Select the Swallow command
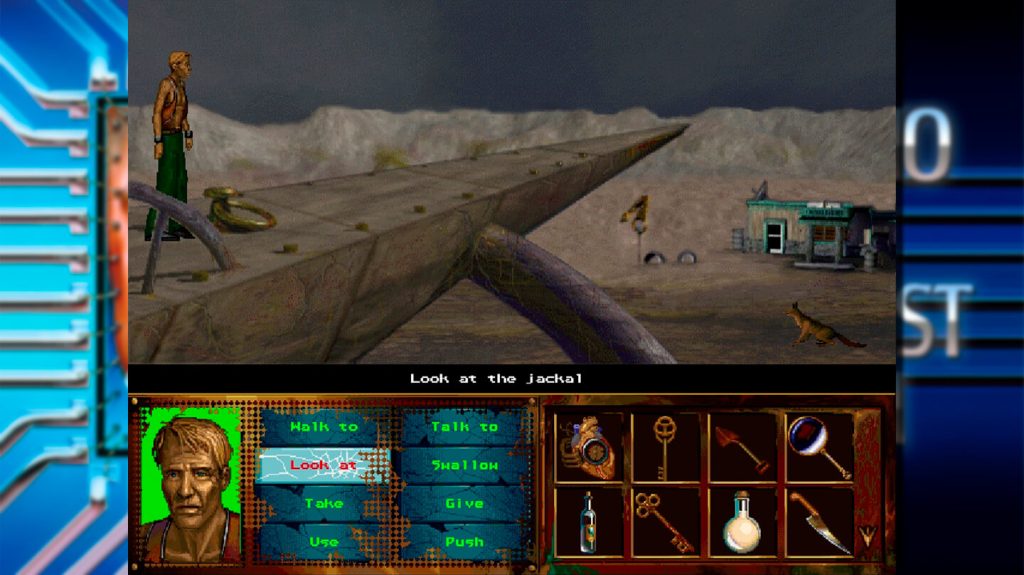 464,465
